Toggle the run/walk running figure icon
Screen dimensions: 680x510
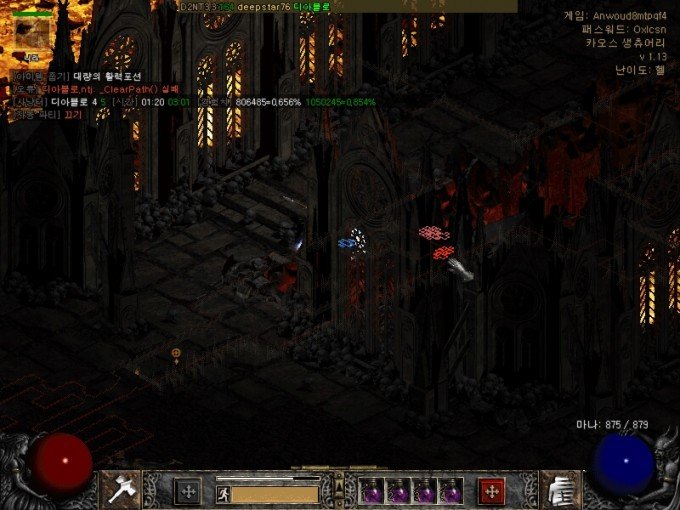(224, 492)
